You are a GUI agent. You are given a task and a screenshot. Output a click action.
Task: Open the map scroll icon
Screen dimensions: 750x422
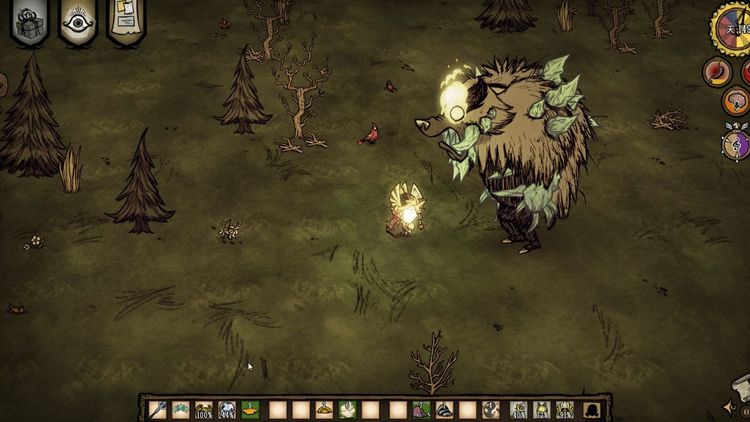[740, 388]
